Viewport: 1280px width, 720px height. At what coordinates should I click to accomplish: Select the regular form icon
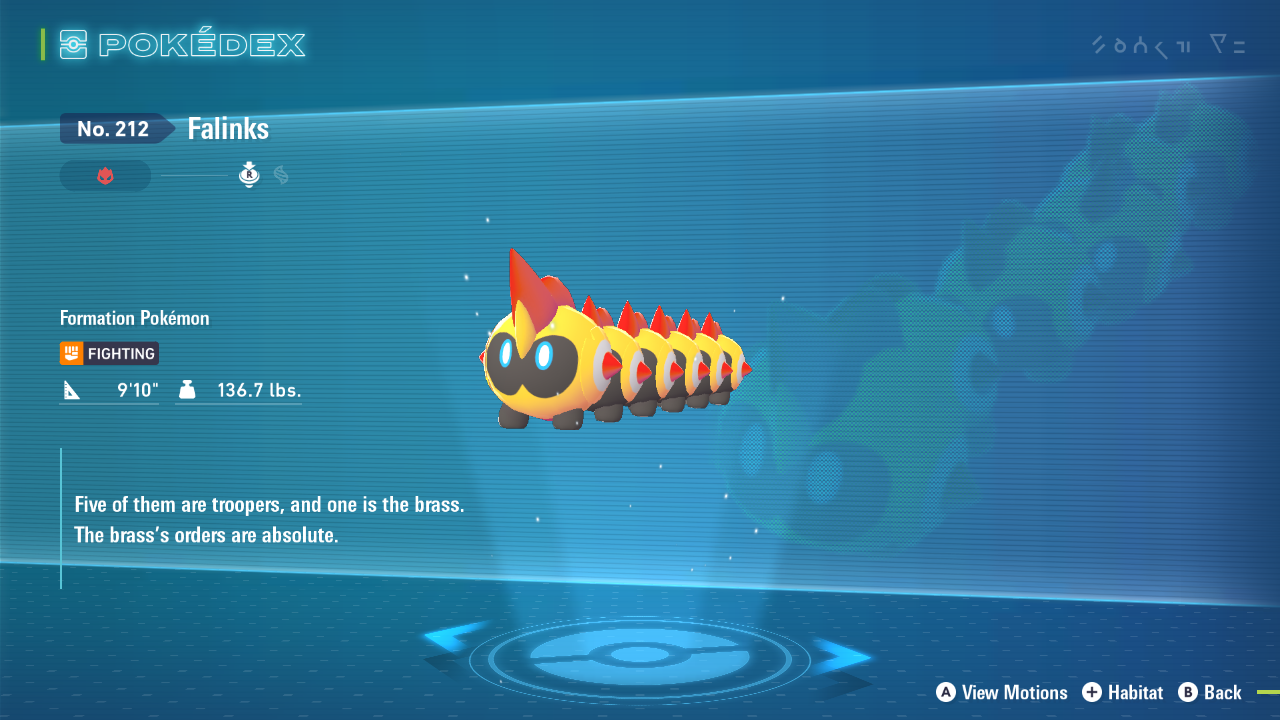tap(249, 176)
